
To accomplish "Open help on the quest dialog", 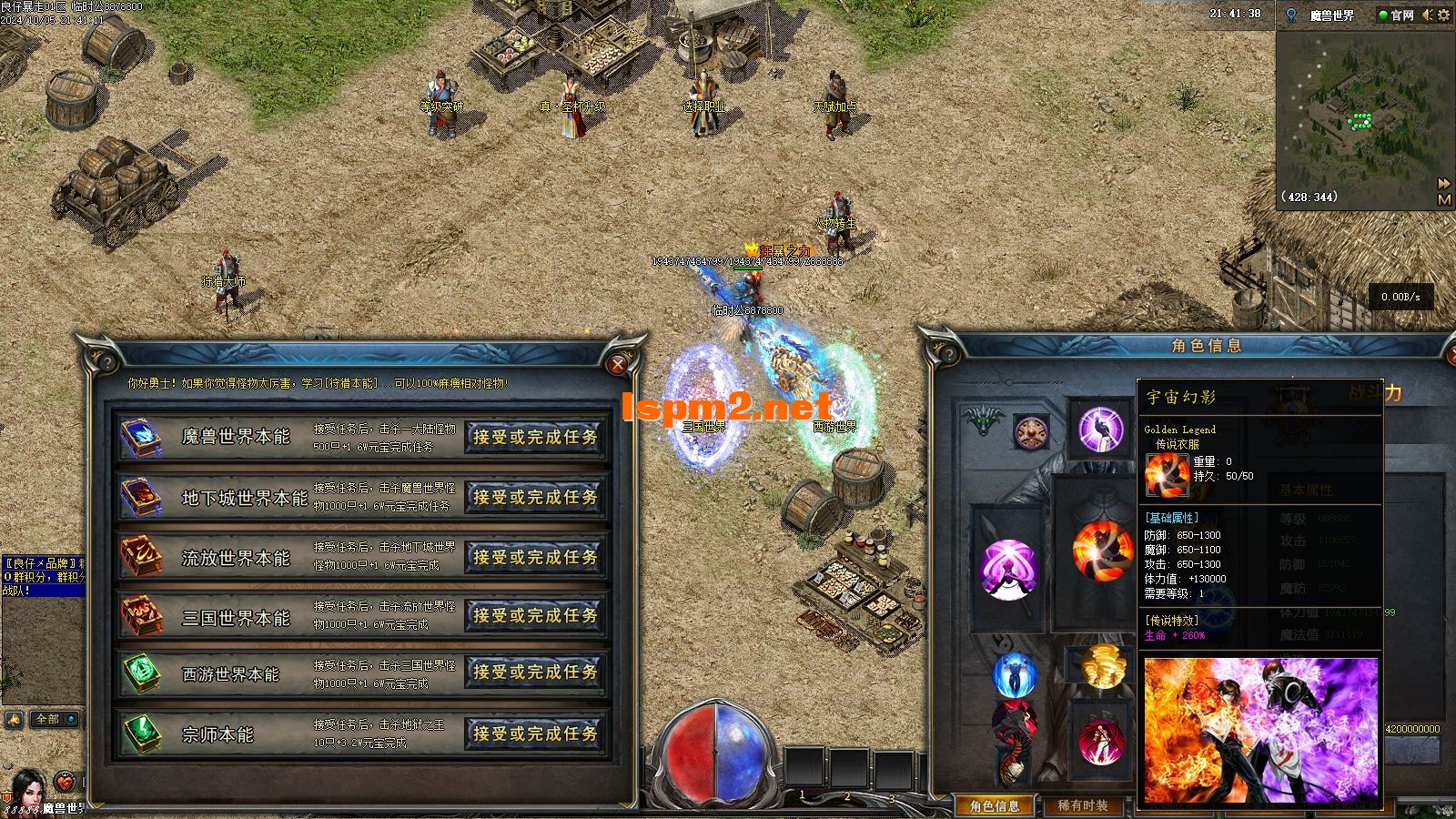I will [x=106, y=363].
